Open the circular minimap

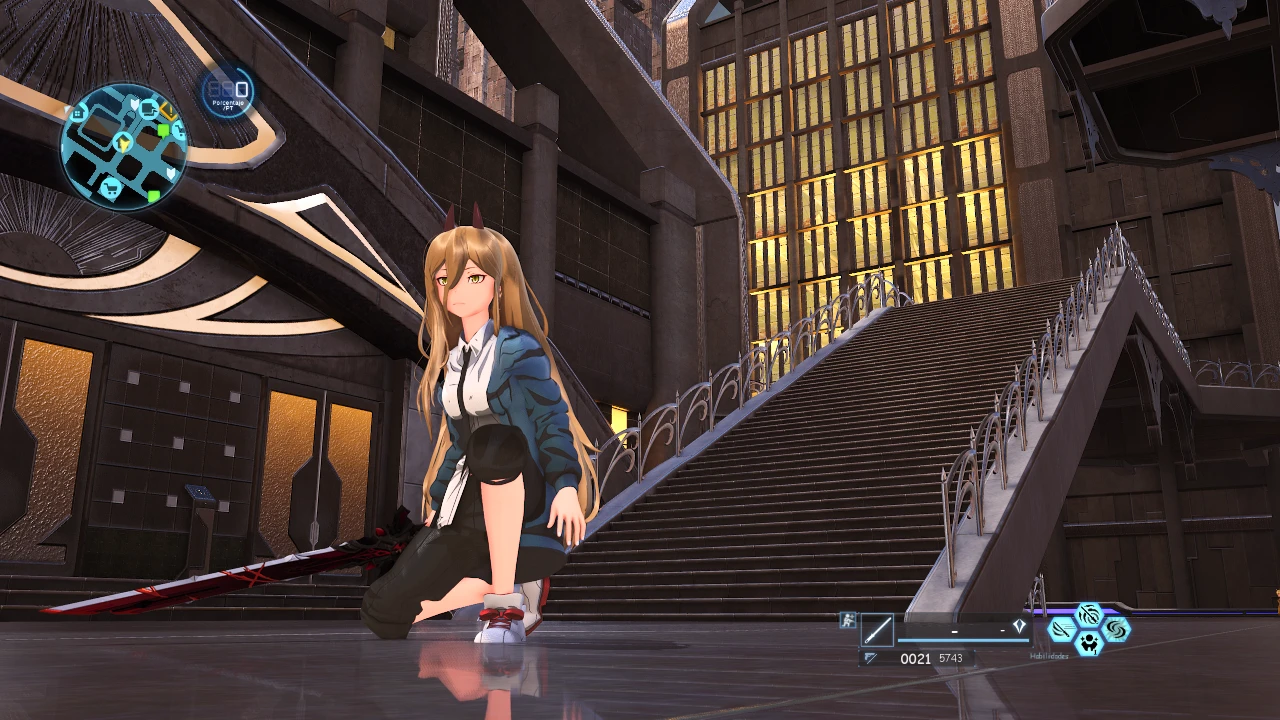coord(123,146)
